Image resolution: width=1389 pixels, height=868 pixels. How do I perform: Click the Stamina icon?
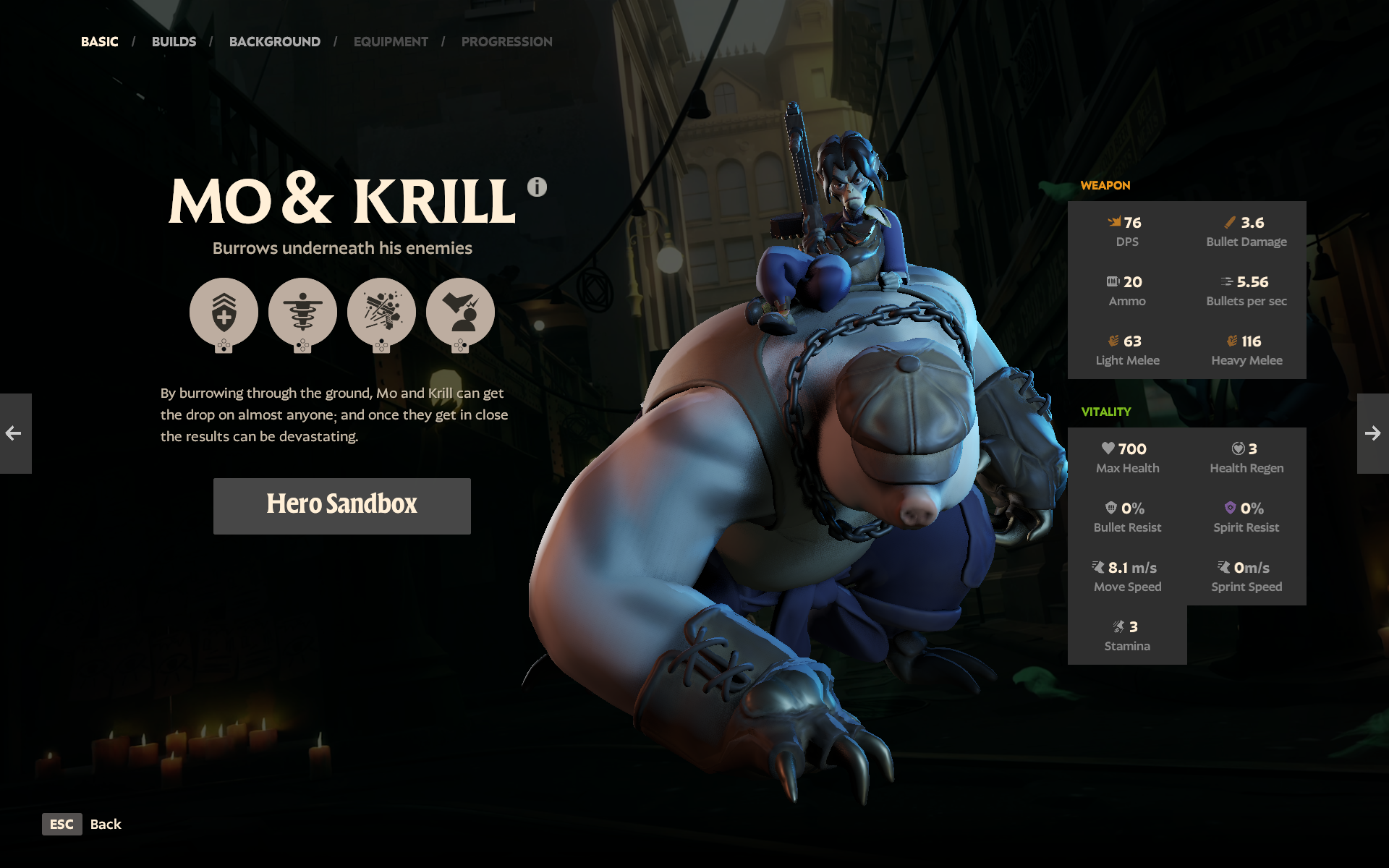click(x=1118, y=625)
